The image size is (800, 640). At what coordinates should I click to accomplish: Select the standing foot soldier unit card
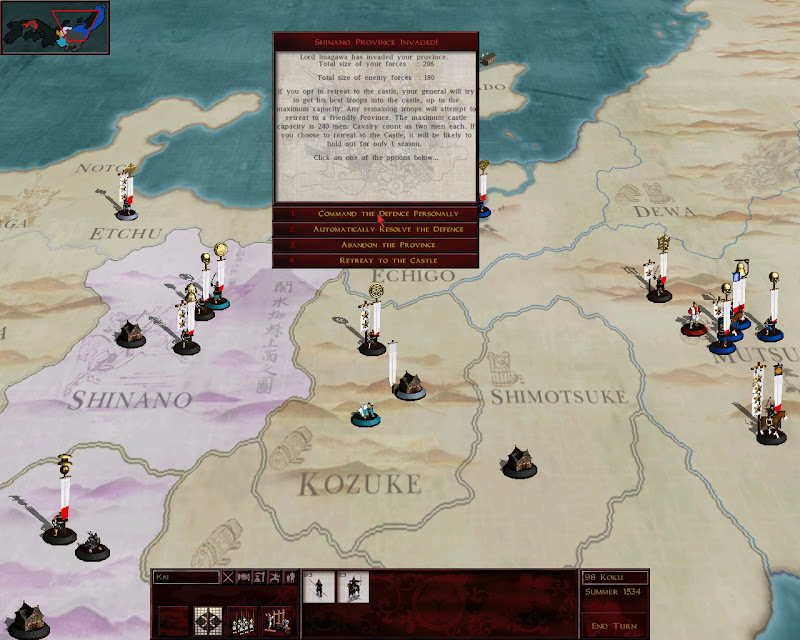[319, 588]
